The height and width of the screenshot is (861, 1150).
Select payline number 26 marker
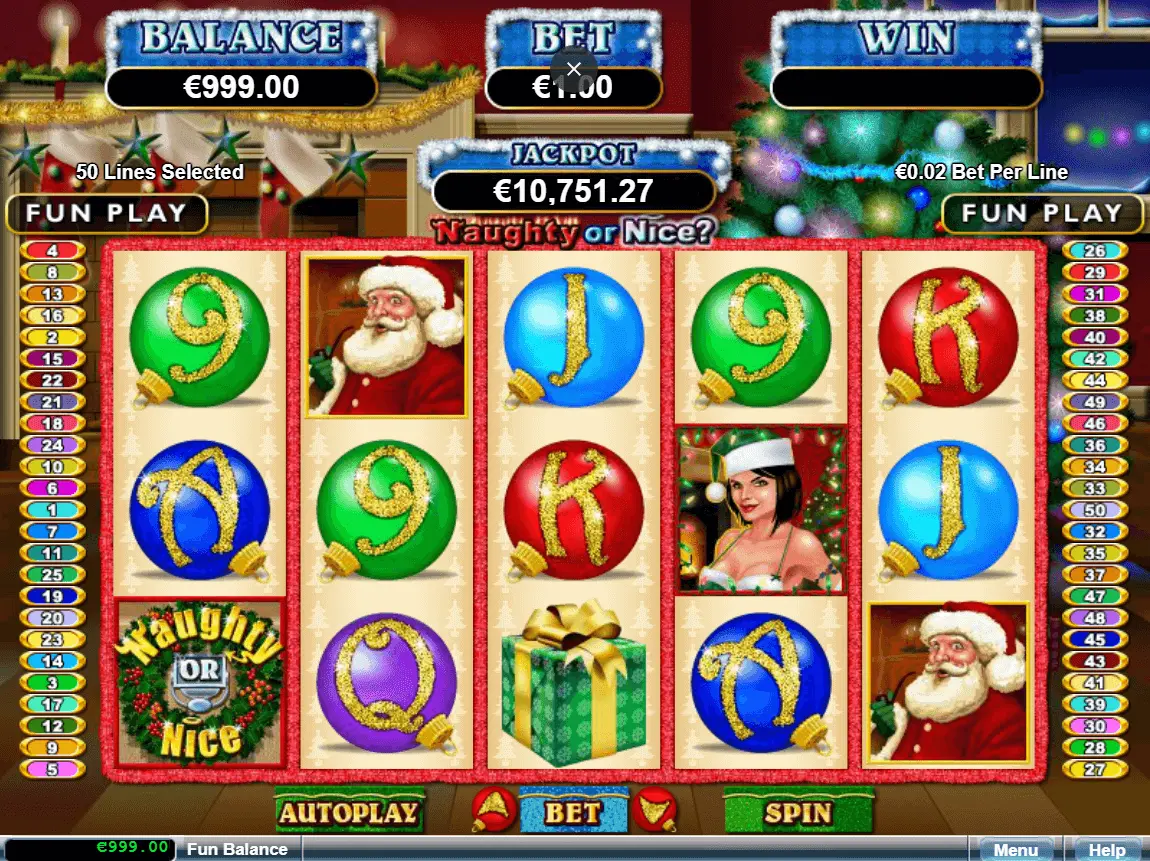(x=1095, y=250)
